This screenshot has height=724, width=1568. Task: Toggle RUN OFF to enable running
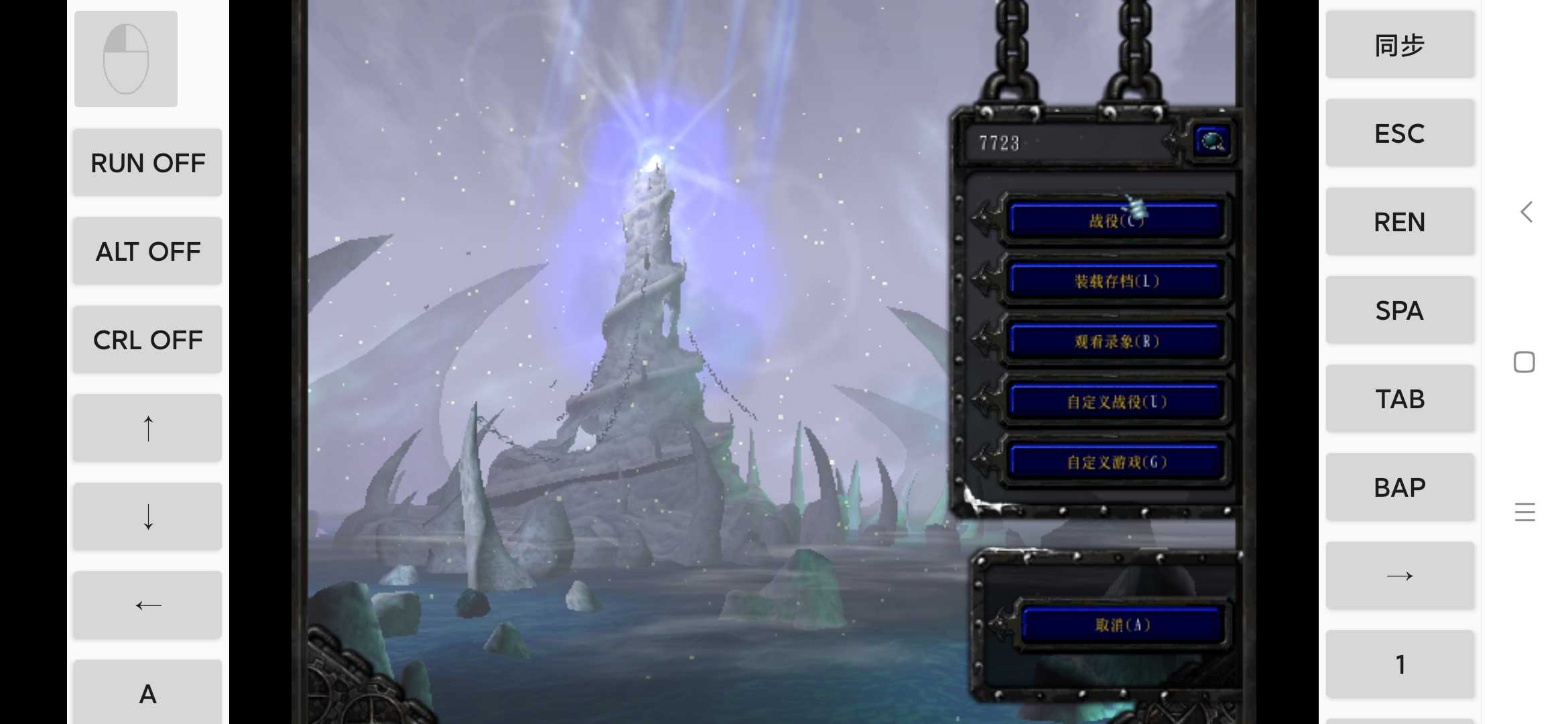147,162
